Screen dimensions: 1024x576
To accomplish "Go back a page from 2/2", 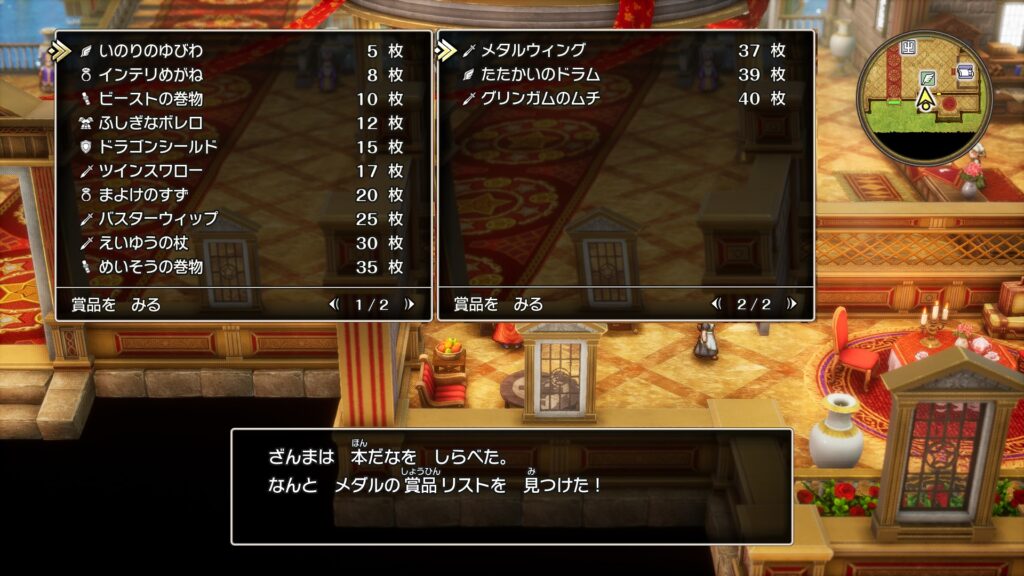I will tap(716, 305).
